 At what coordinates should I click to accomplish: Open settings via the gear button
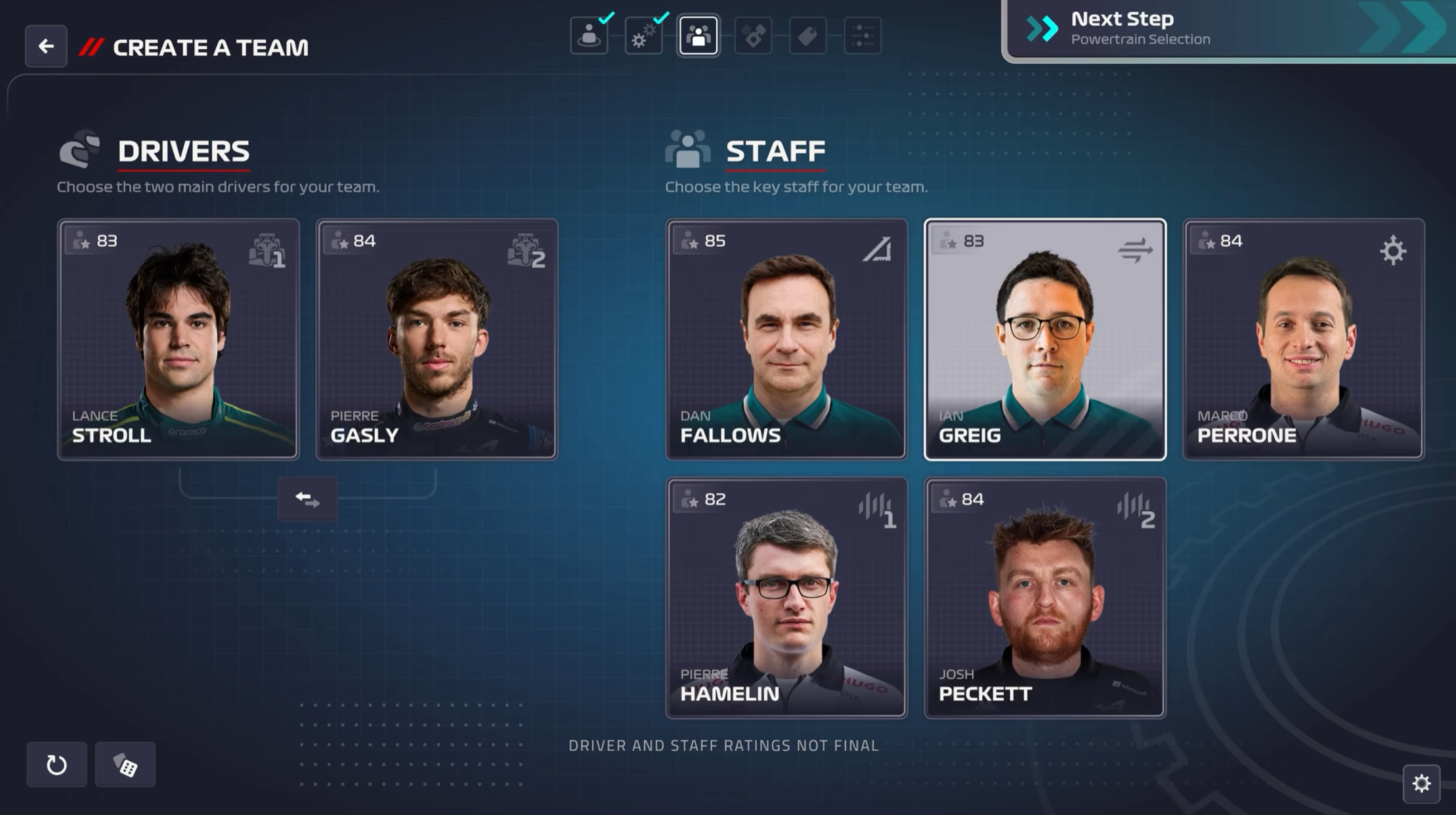tap(1421, 783)
